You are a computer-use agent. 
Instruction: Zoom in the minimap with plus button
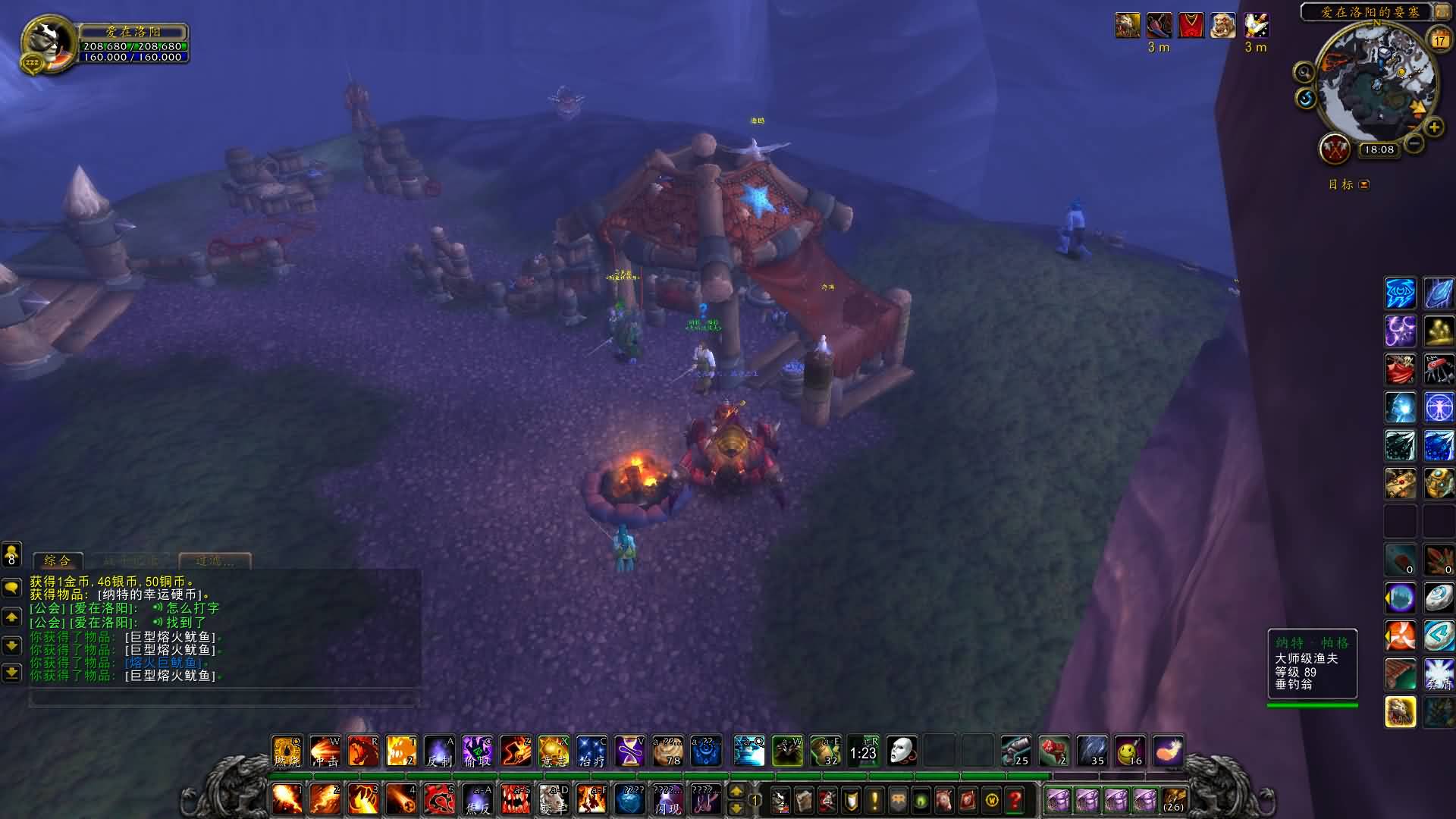(1433, 127)
